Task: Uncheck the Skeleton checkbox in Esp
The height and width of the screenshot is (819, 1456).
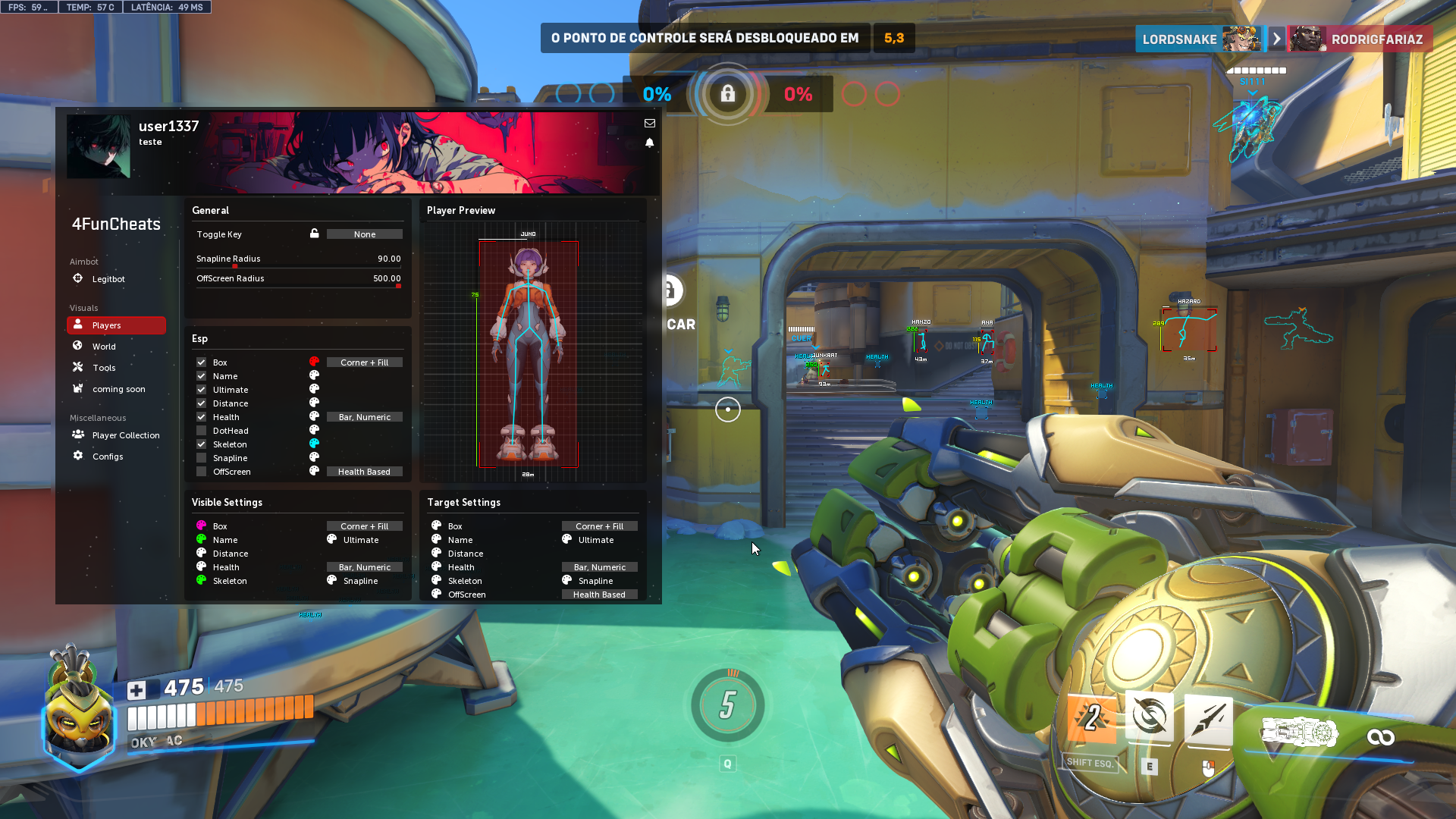Action: 202,444
